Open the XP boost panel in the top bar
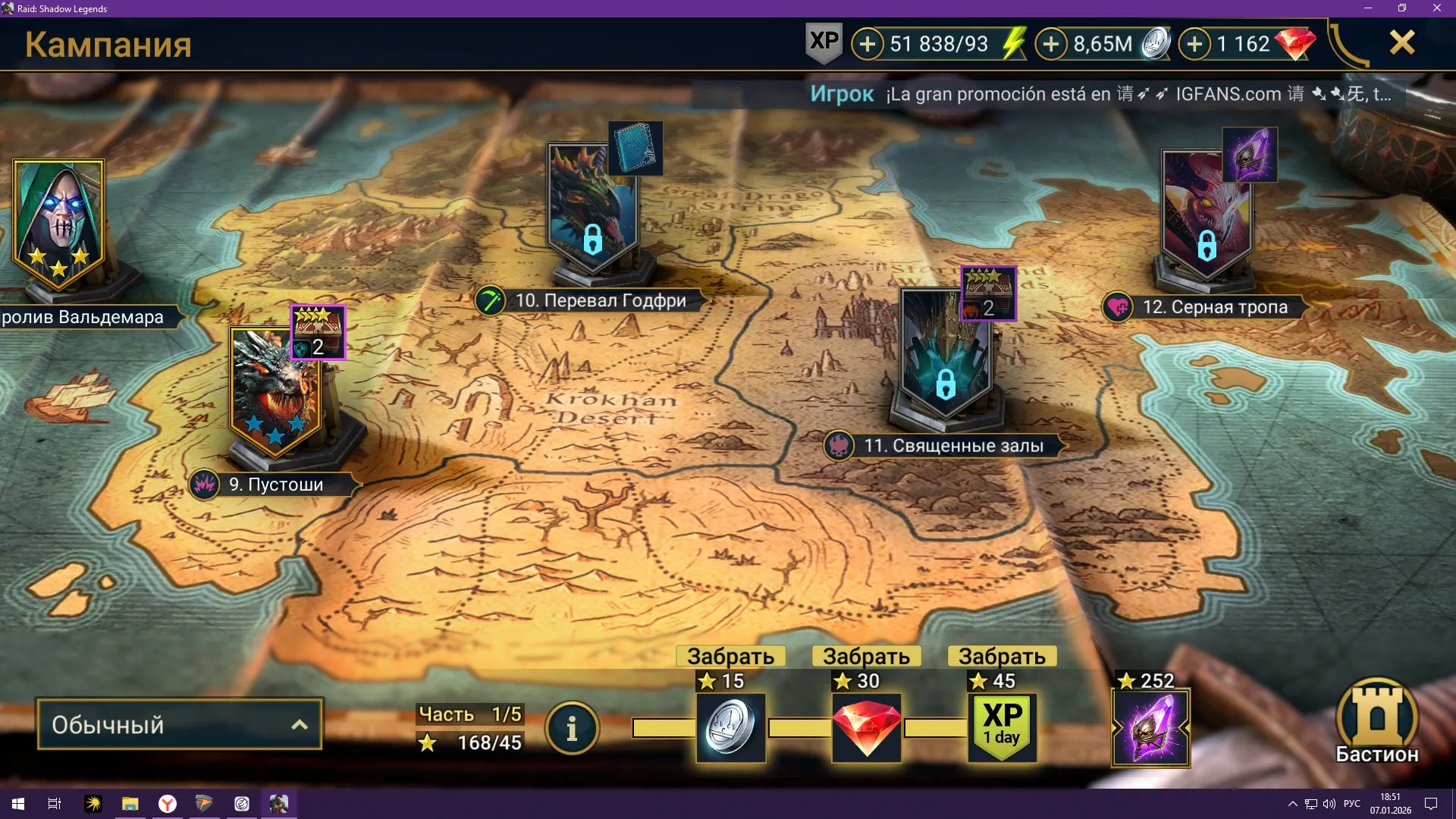Screen dimensions: 1456x819 point(824,43)
